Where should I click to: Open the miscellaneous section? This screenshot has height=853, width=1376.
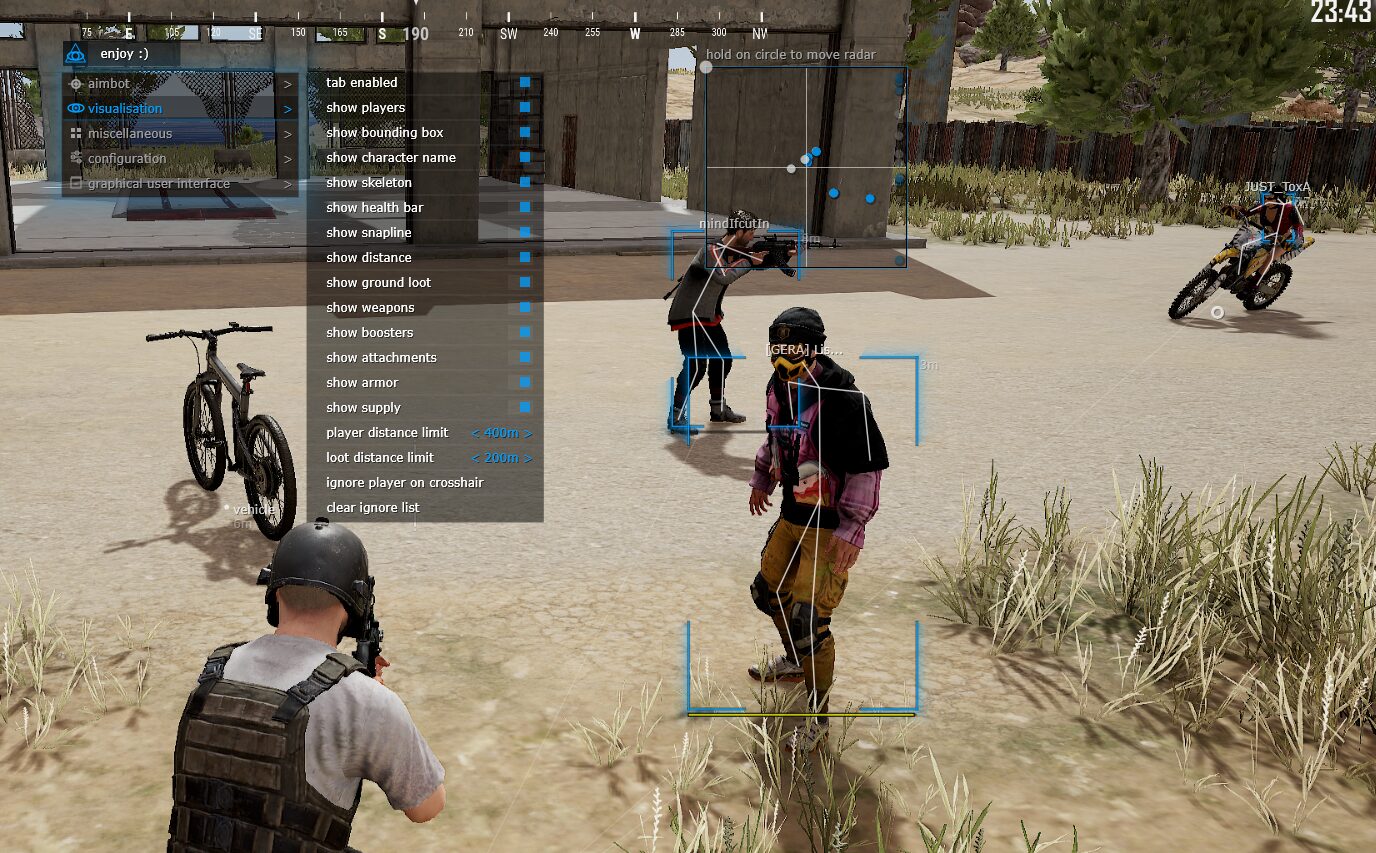(180, 134)
